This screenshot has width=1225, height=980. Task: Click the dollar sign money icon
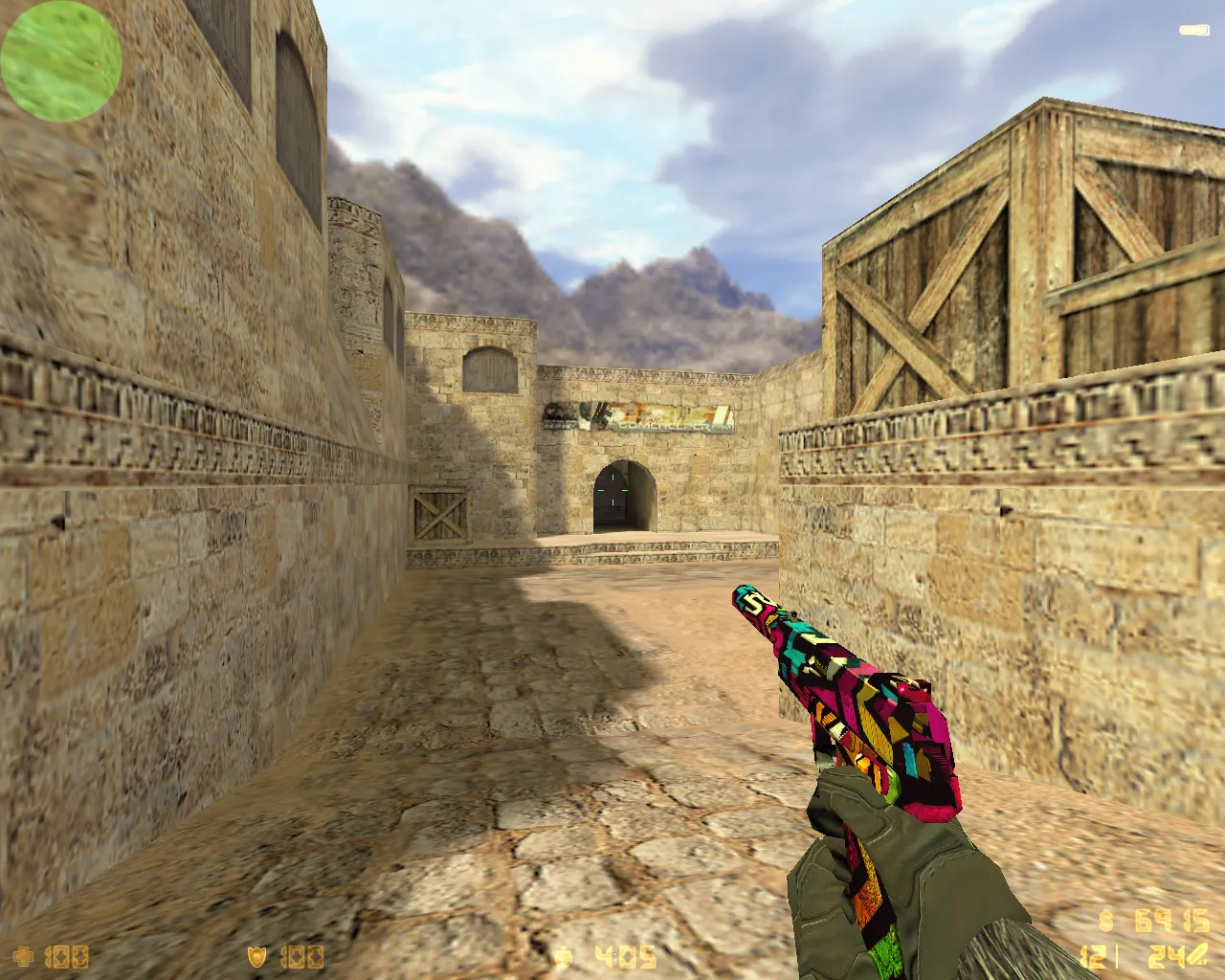[x=1105, y=922]
